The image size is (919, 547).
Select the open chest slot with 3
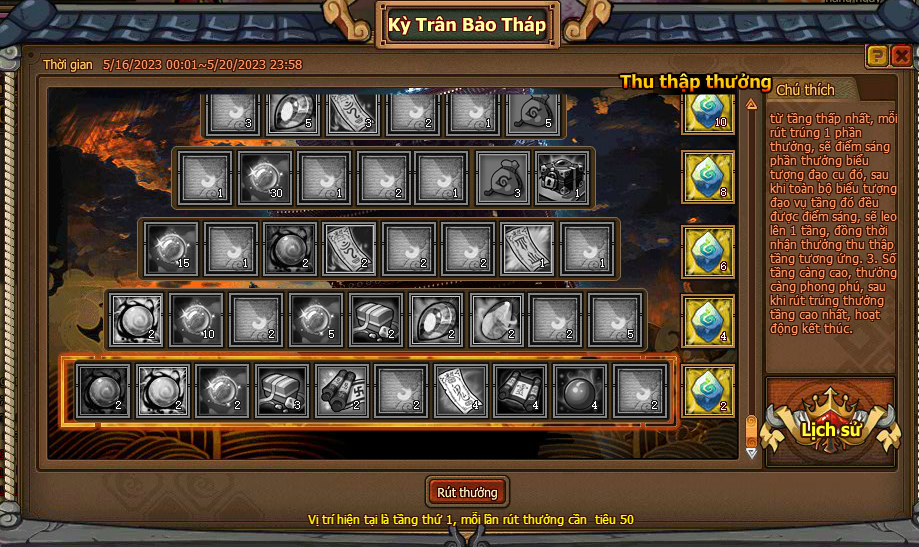[283, 390]
